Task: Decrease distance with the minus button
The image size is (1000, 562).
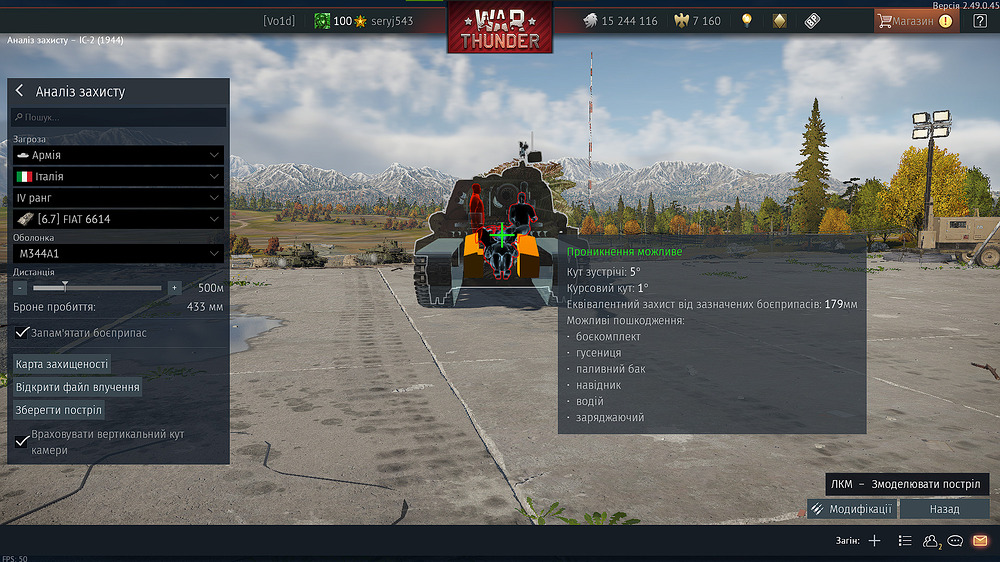Action: 20,288
